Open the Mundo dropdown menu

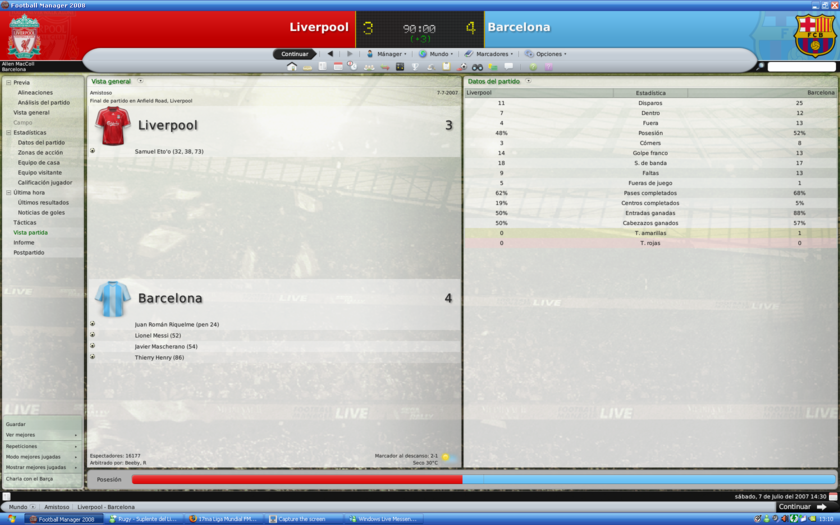[x=438, y=54]
